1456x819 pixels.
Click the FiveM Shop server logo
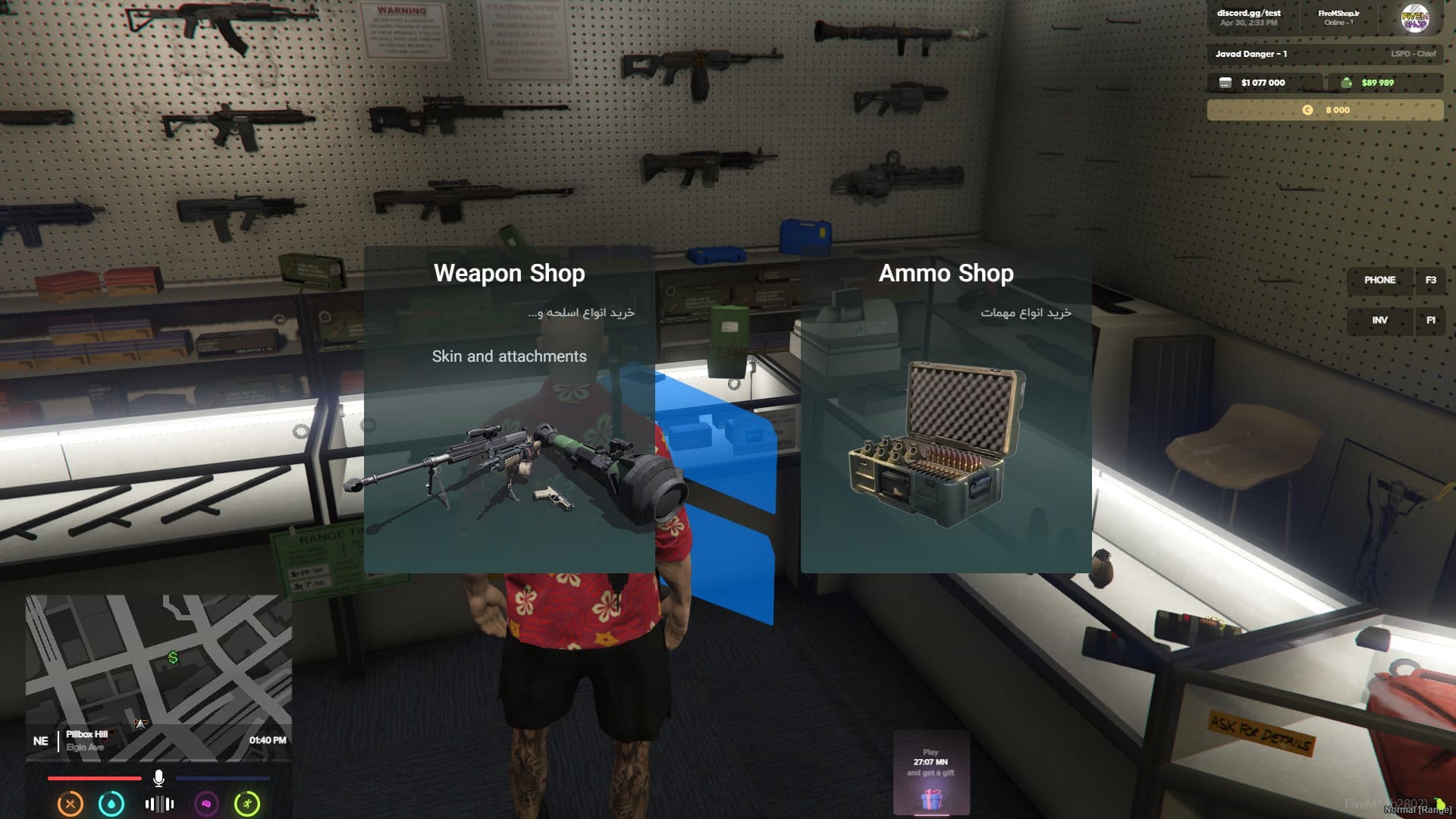[x=1414, y=18]
